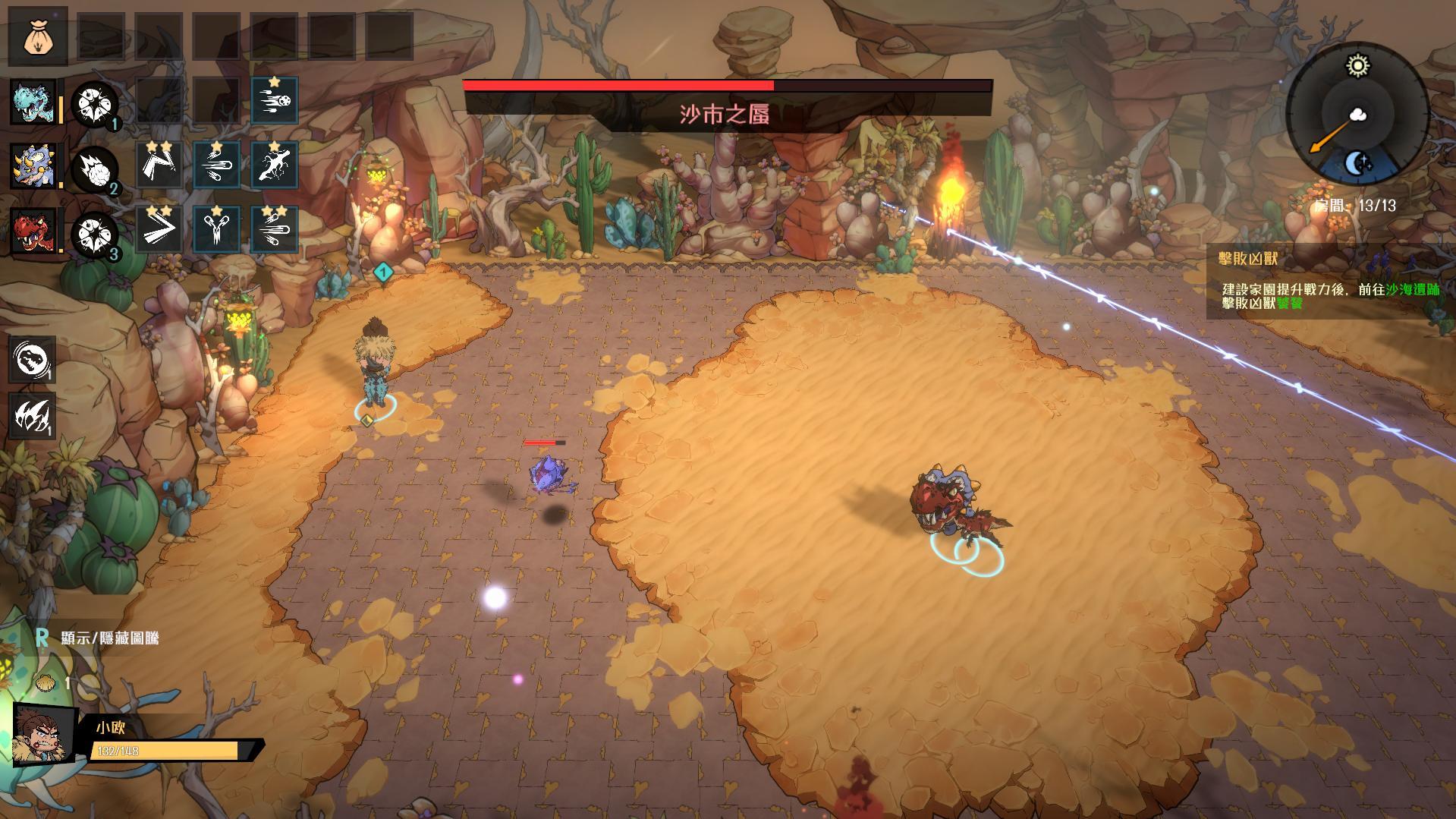
Task: Click the two-star chevron slash skill
Action: coord(159,229)
